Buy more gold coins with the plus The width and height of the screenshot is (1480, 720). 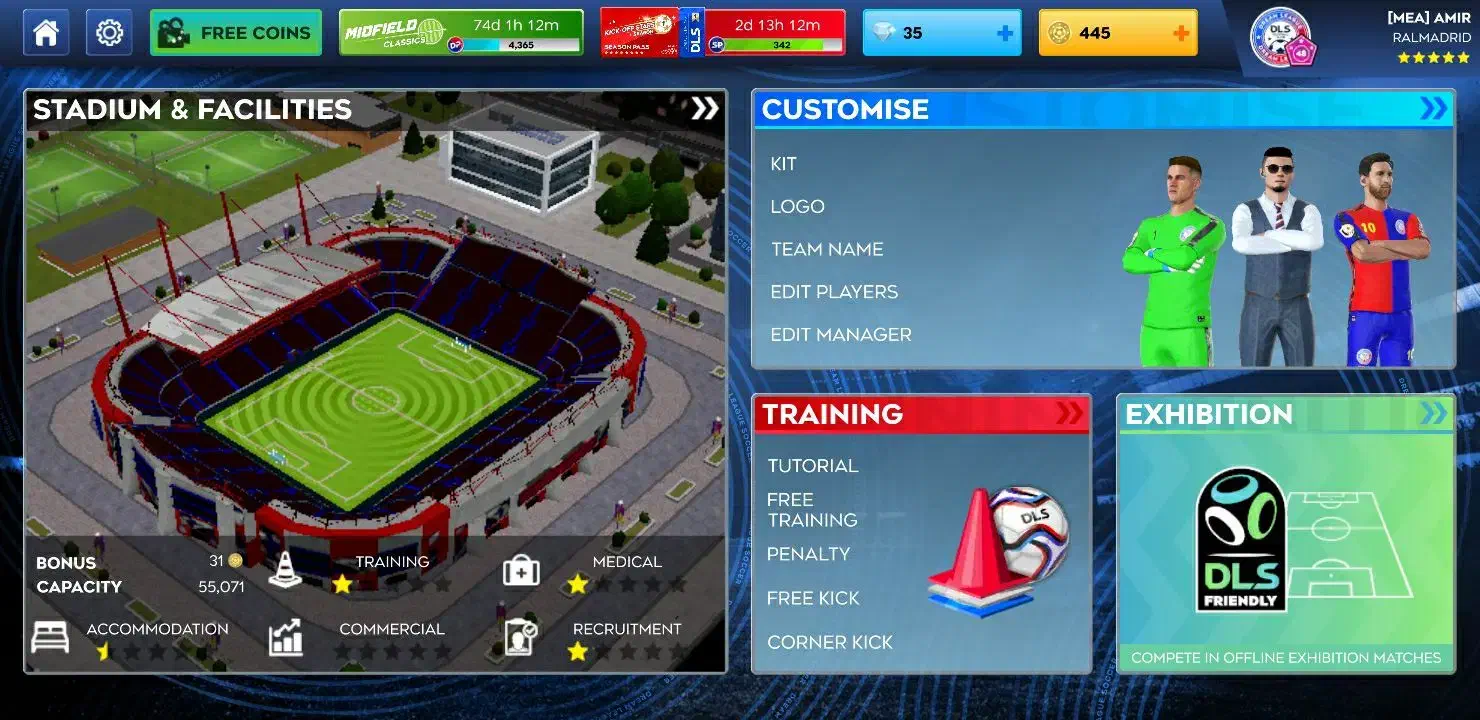click(1180, 33)
